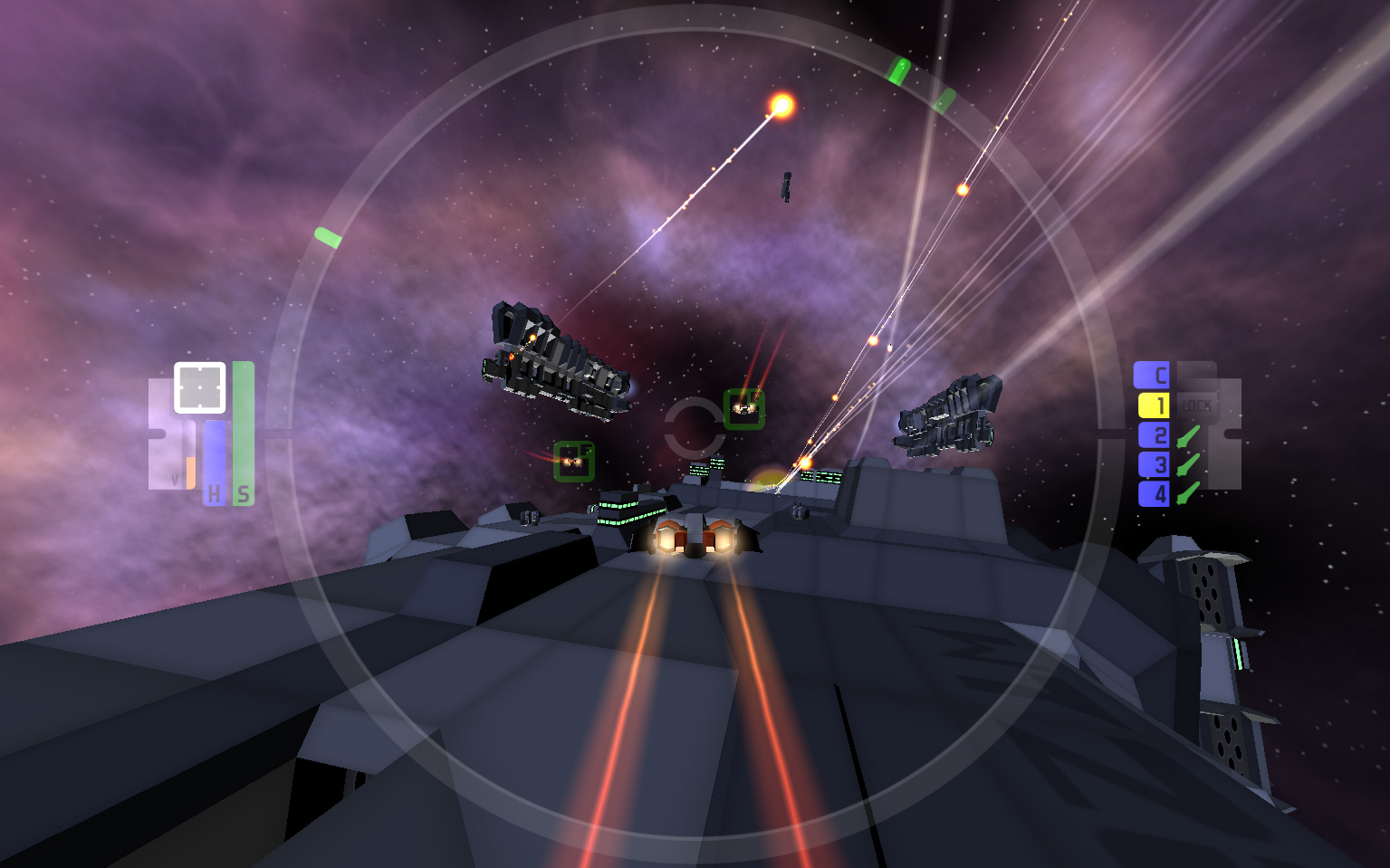The image size is (1390, 868).
Task: Open the square radar display on the left
Action: point(198,386)
